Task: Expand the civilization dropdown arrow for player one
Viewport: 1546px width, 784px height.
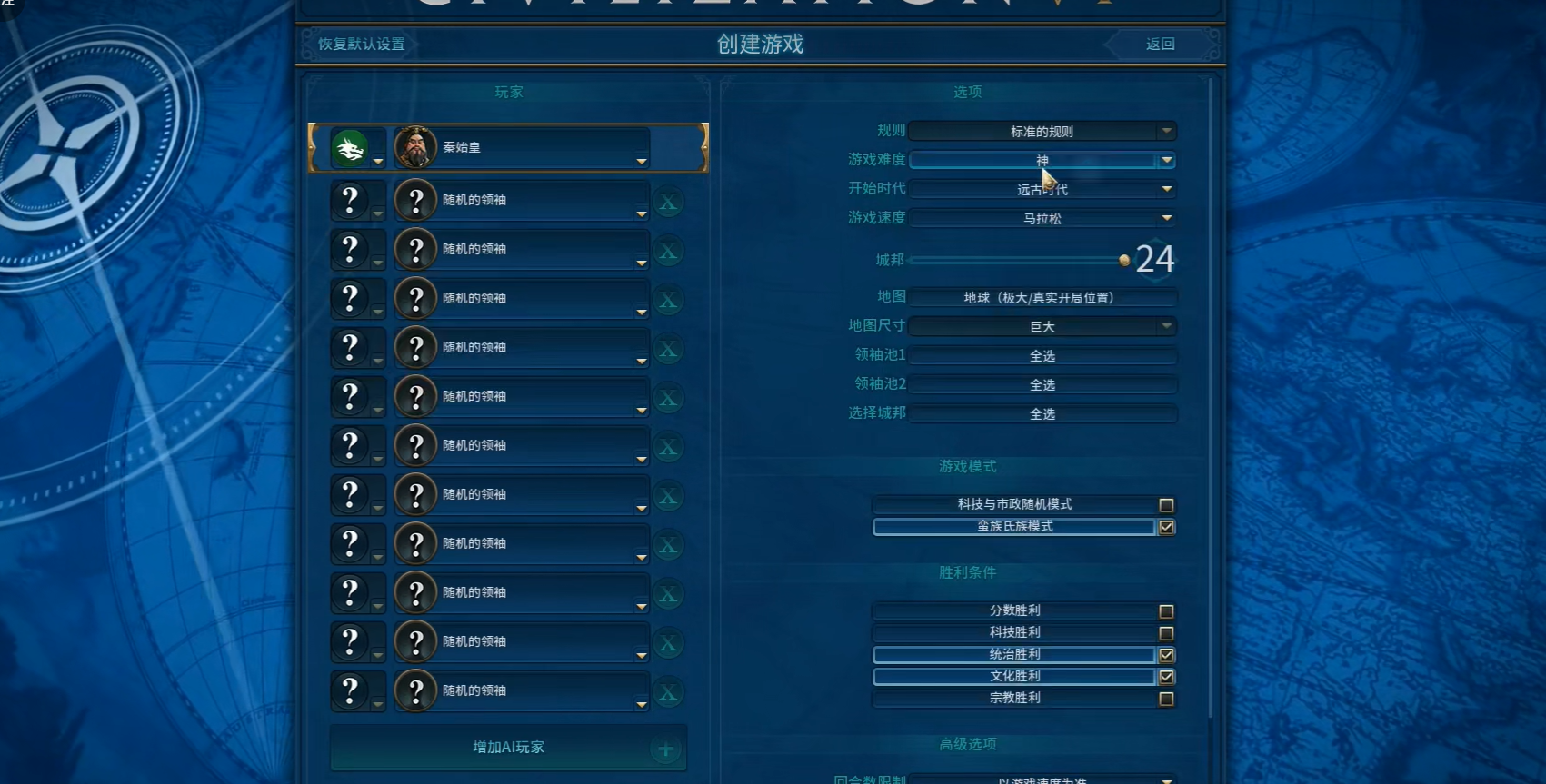Action: click(378, 161)
